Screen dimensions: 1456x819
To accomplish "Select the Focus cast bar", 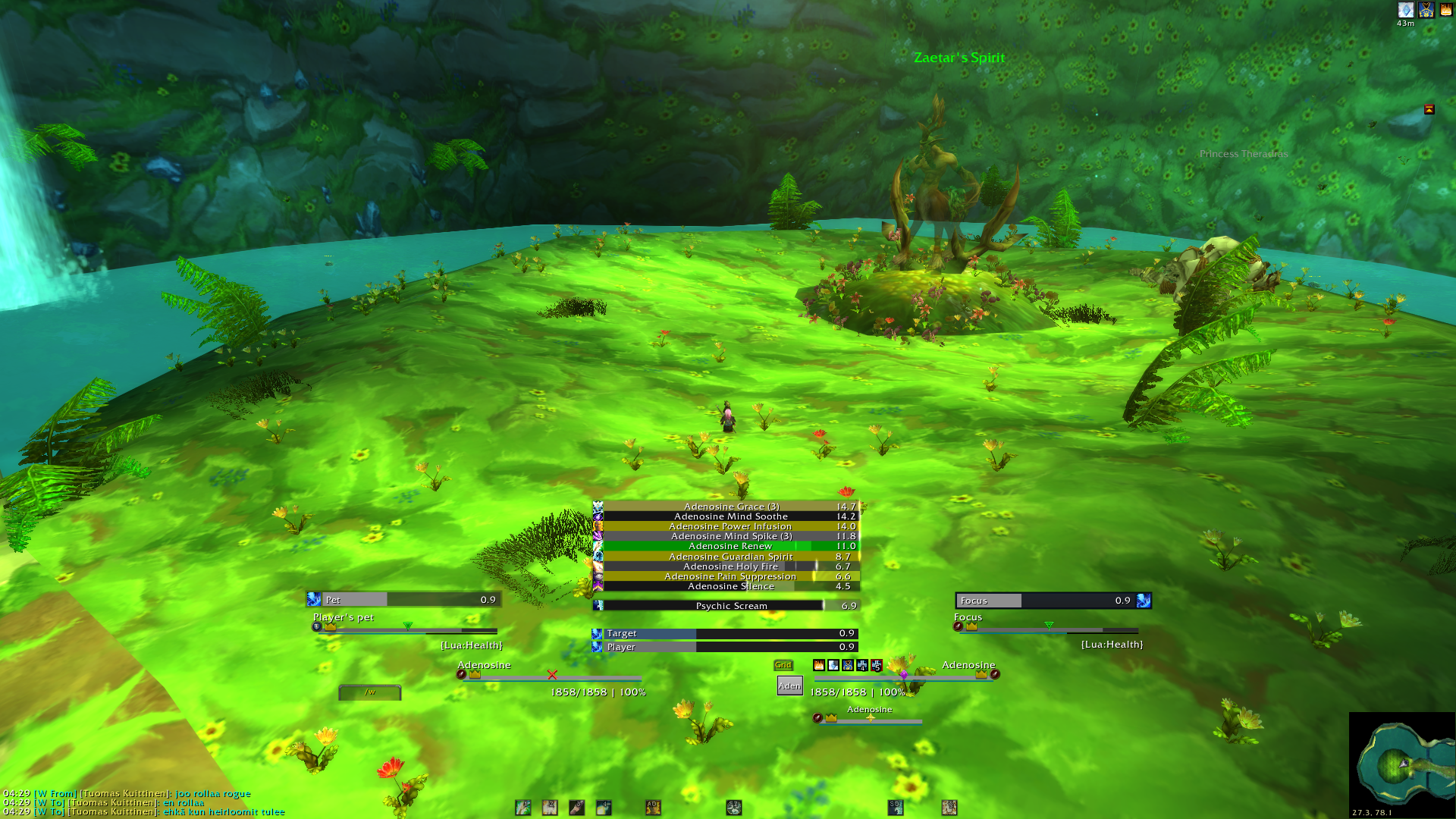I will 1053,601.
